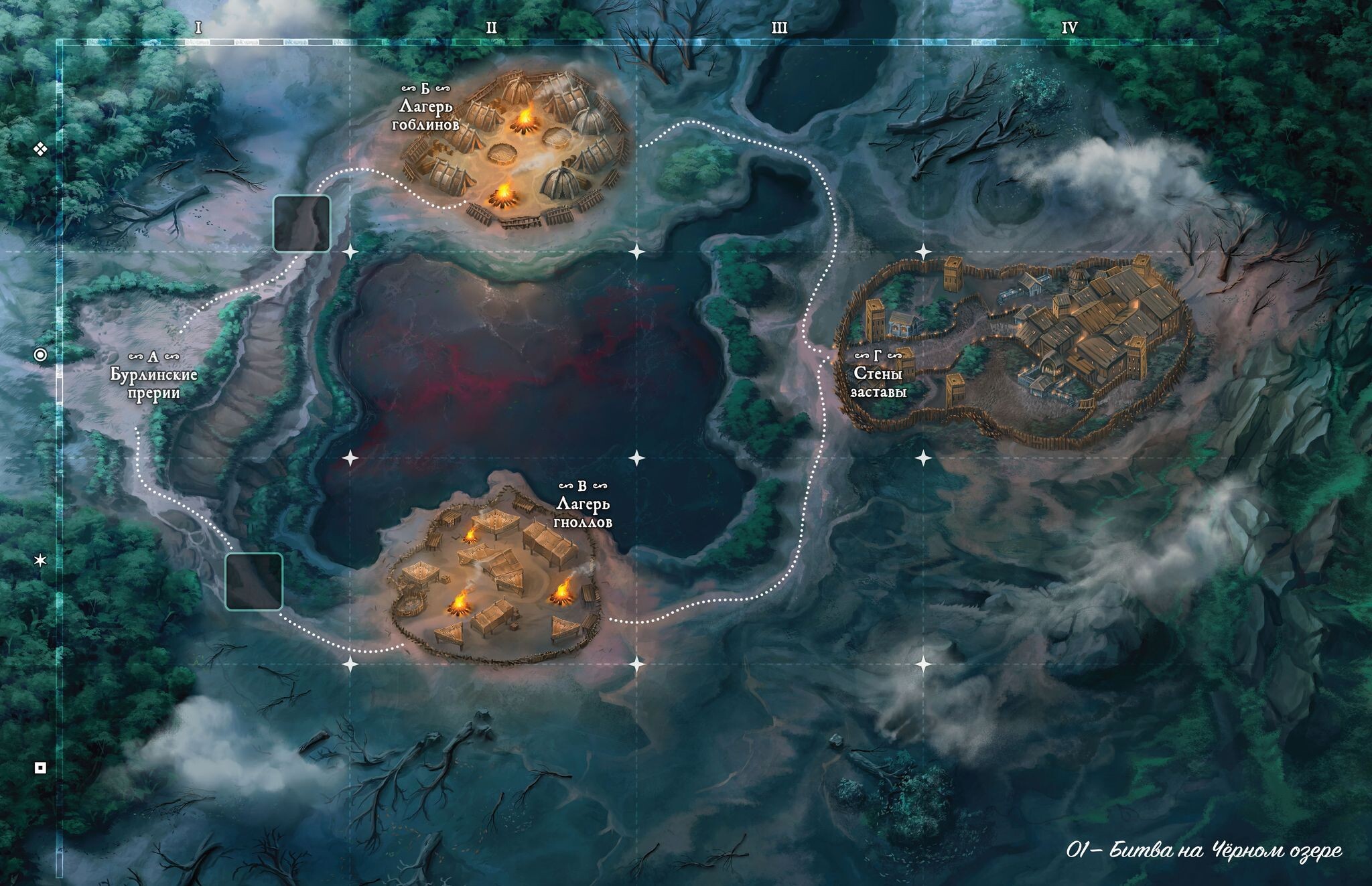The height and width of the screenshot is (886, 1372).
Task: Choose the star row symbol
Action: click(41, 561)
